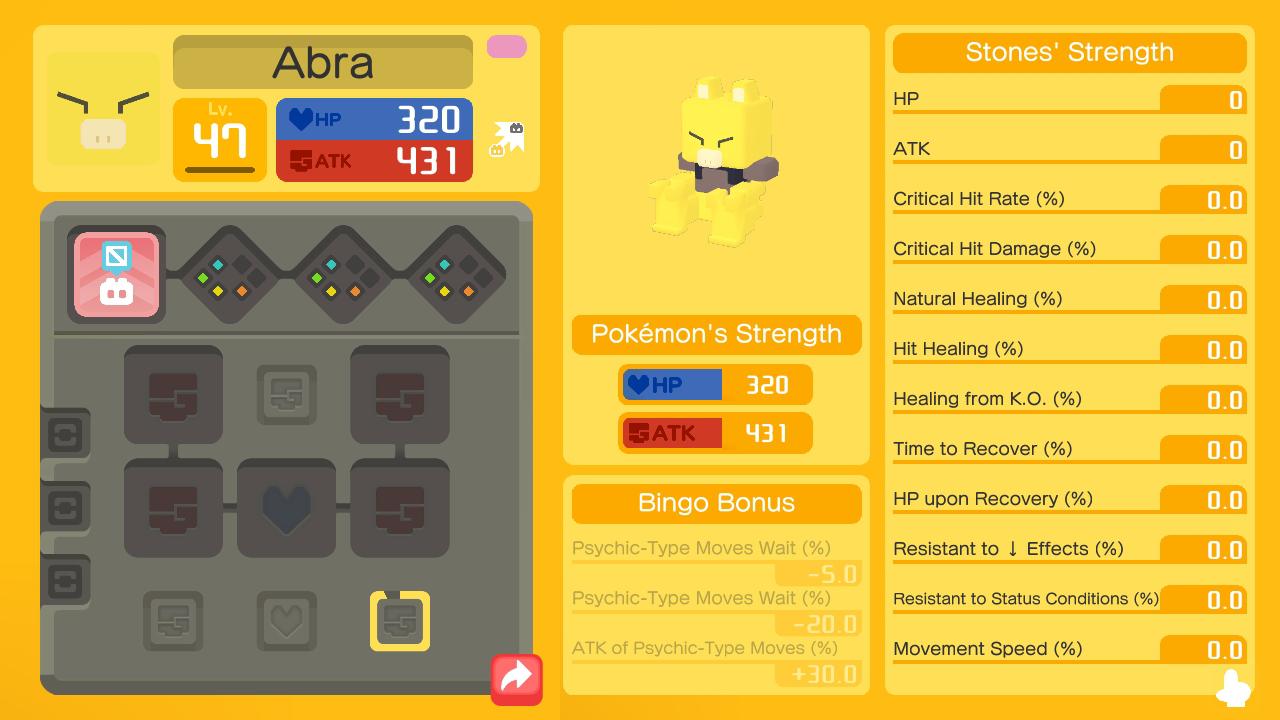Screen dimensions: 1280x720
Task: Open Abra's equipped move slot
Action: [116, 275]
